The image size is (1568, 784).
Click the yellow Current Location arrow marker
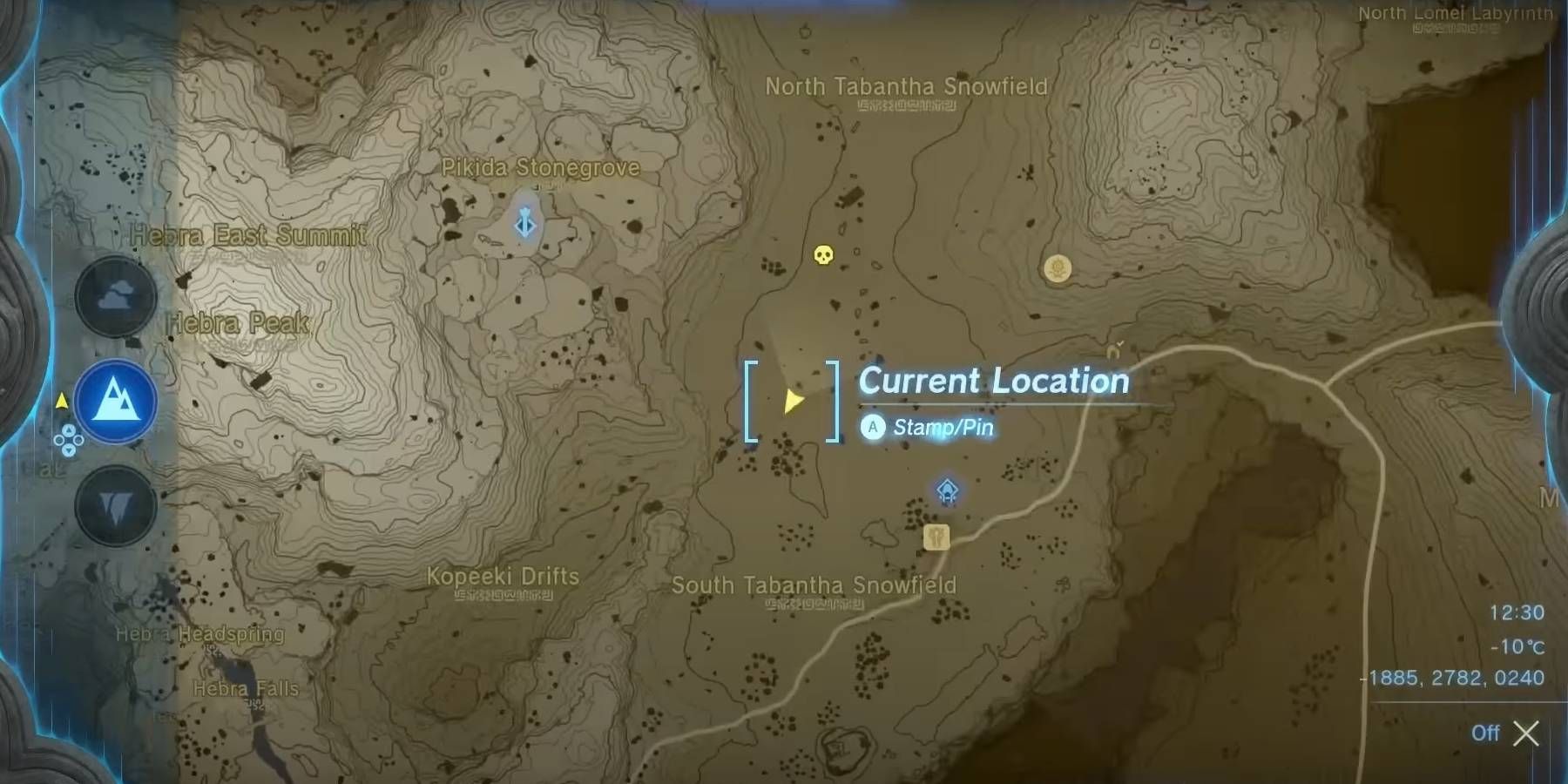[x=791, y=400]
